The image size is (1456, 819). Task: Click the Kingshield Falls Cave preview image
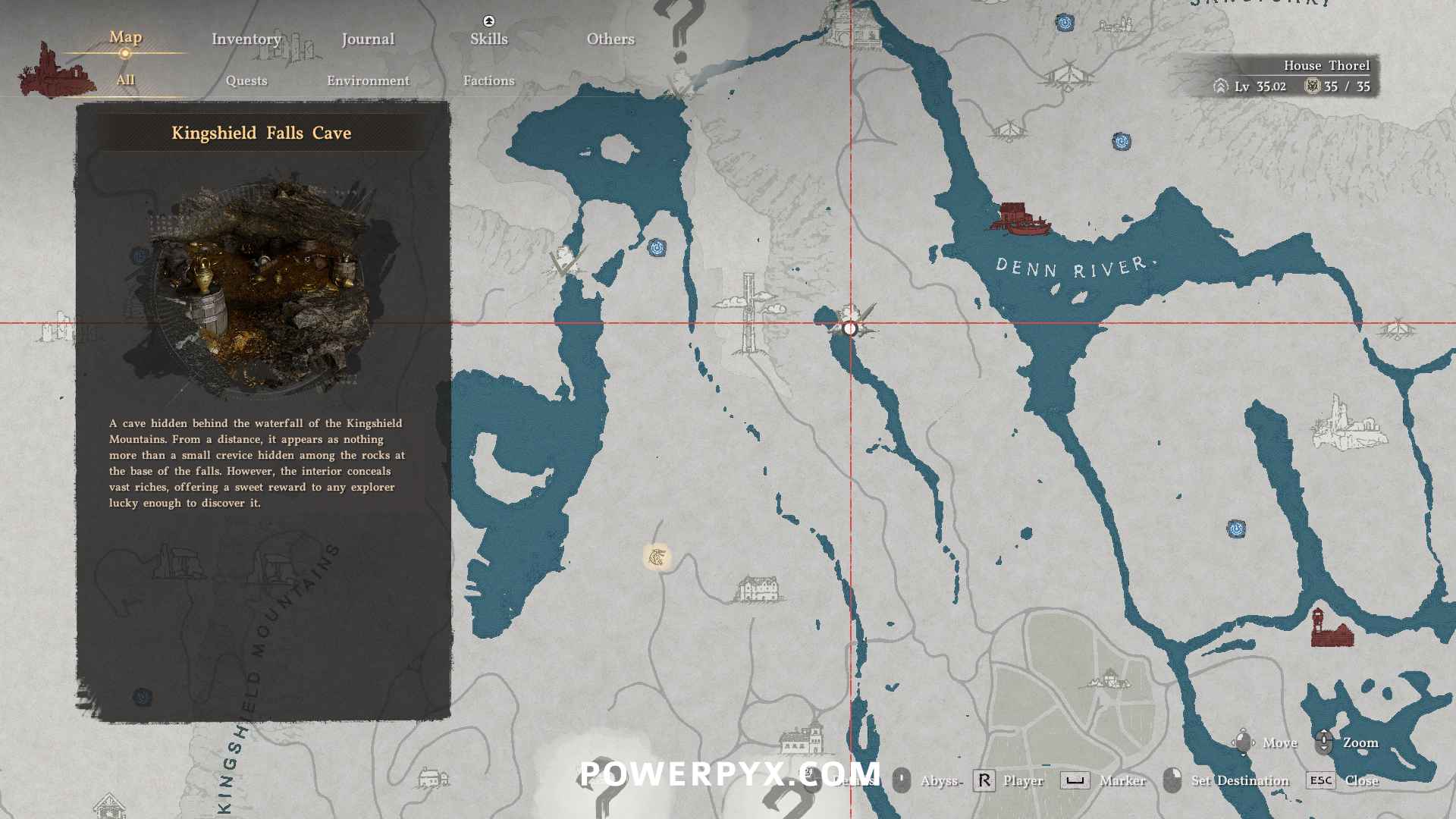262,288
